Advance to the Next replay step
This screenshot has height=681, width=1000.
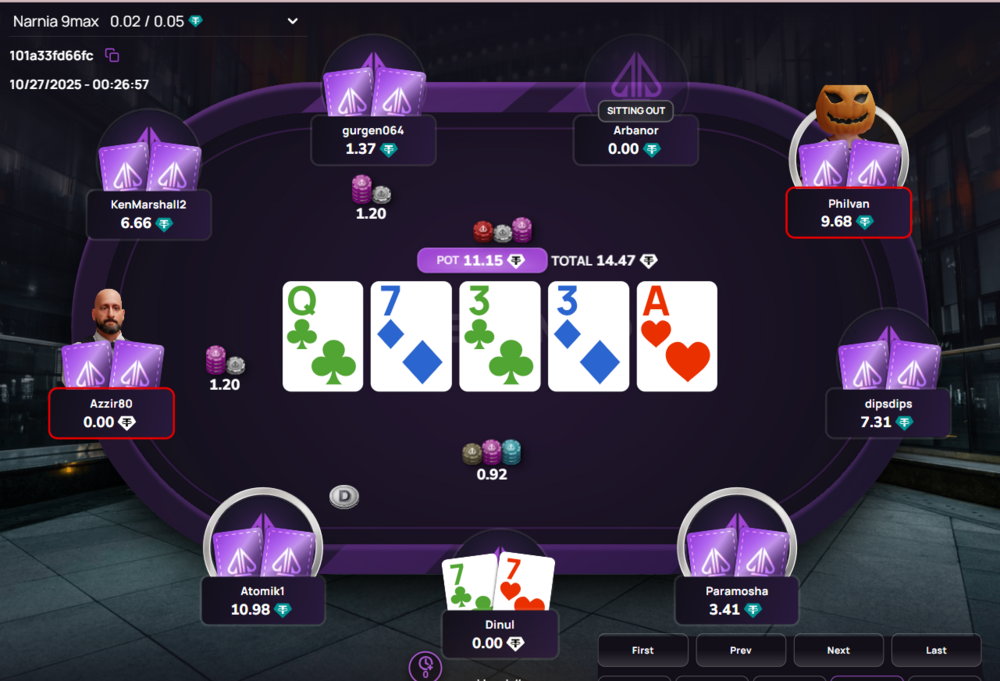[x=838, y=650]
